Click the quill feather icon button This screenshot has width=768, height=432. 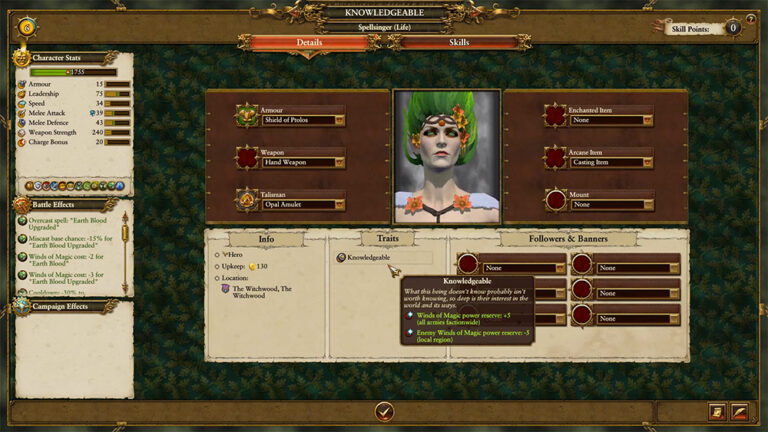739,411
